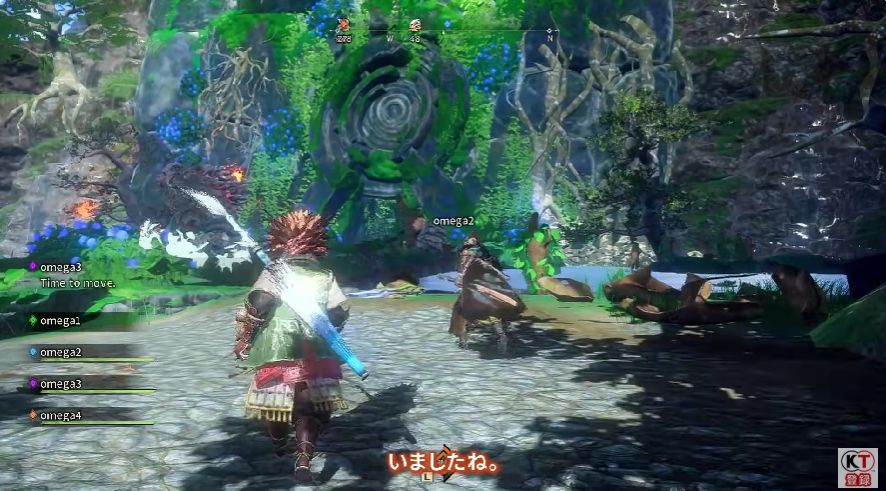Image resolution: width=886 pixels, height=491 pixels.
Task: Choose the omega3 party member row
Action: [60, 383]
